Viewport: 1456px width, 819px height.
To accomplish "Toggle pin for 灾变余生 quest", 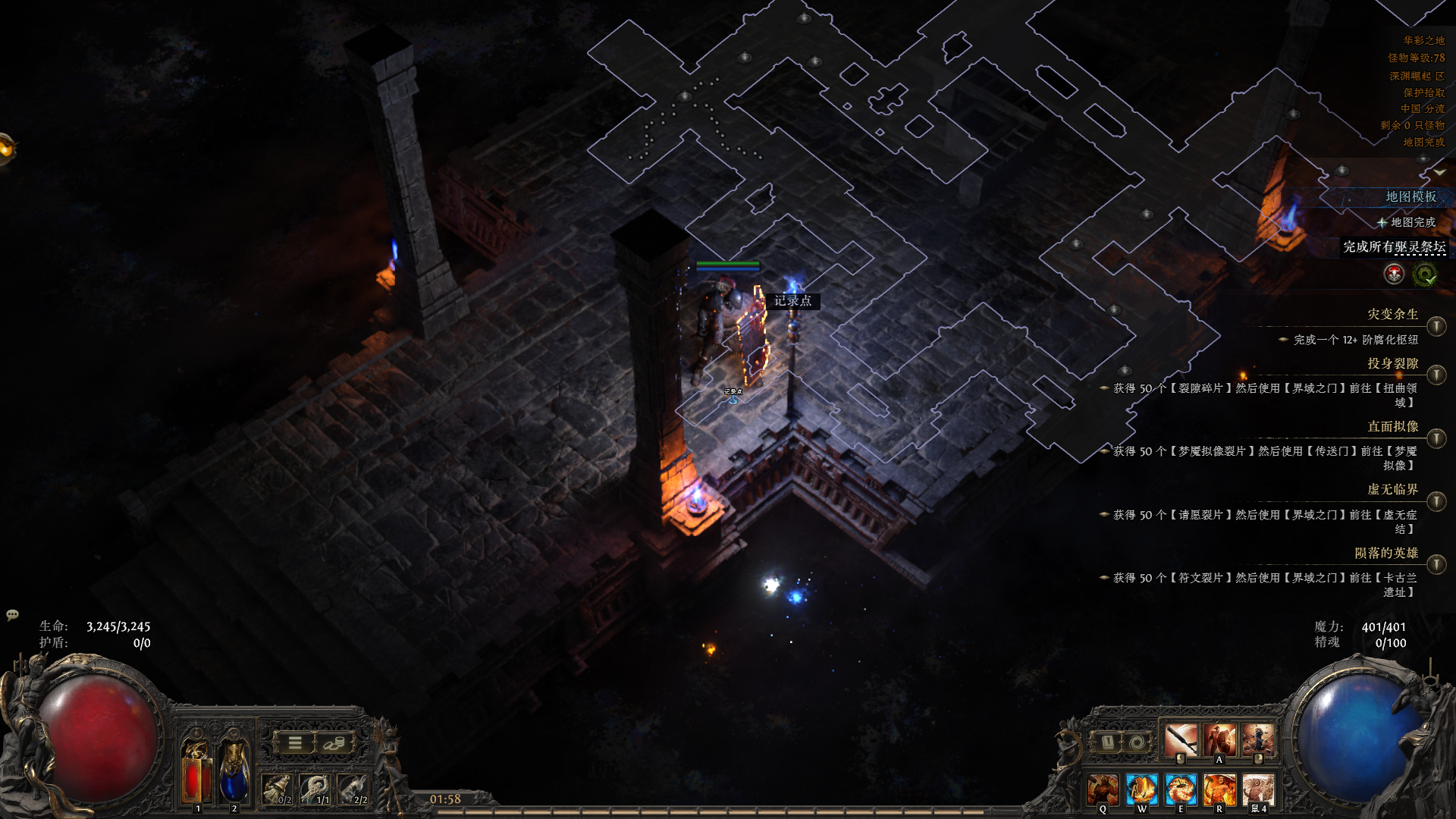I will (x=1436, y=326).
